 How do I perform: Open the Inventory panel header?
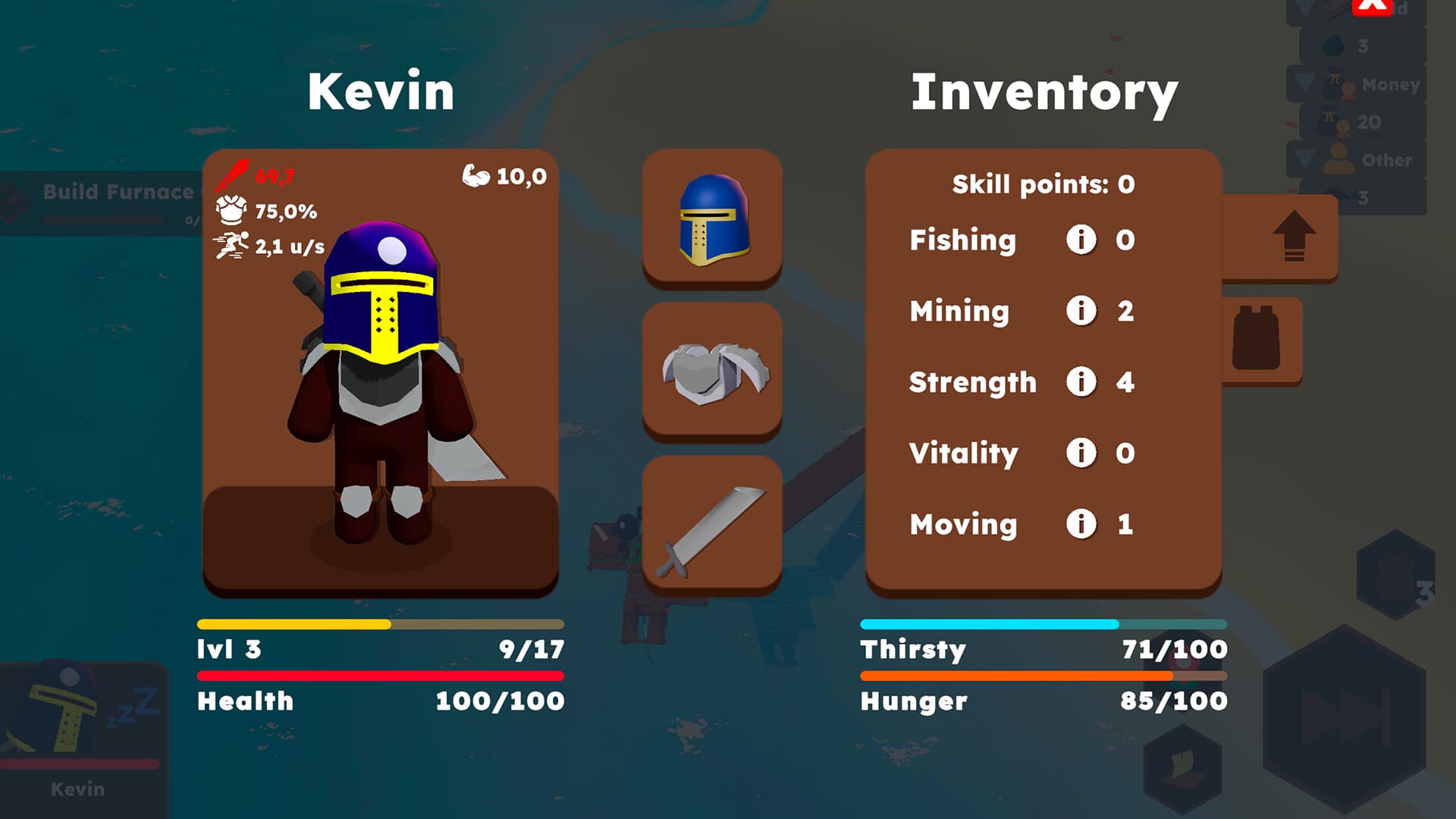point(1045,93)
